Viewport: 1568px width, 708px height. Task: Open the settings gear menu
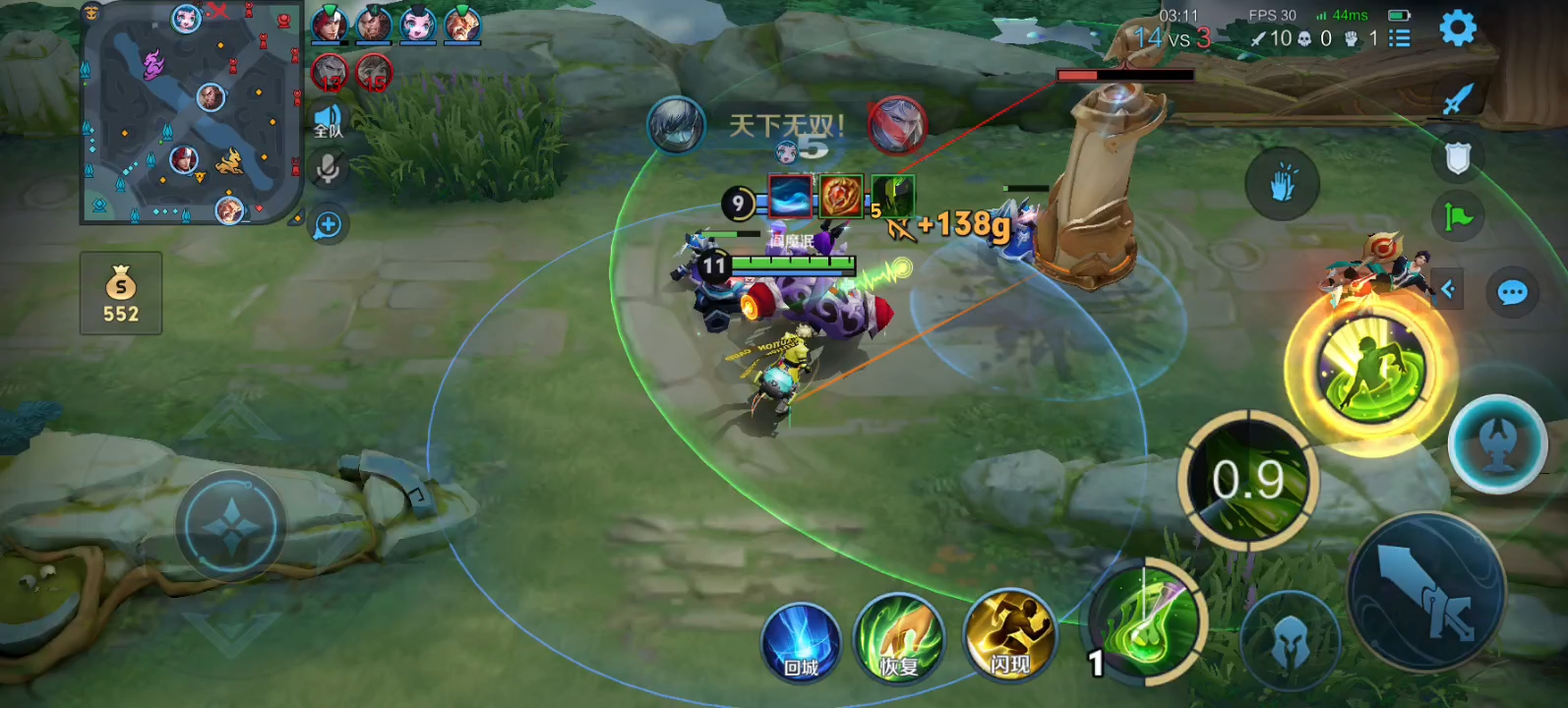coord(1457,29)
